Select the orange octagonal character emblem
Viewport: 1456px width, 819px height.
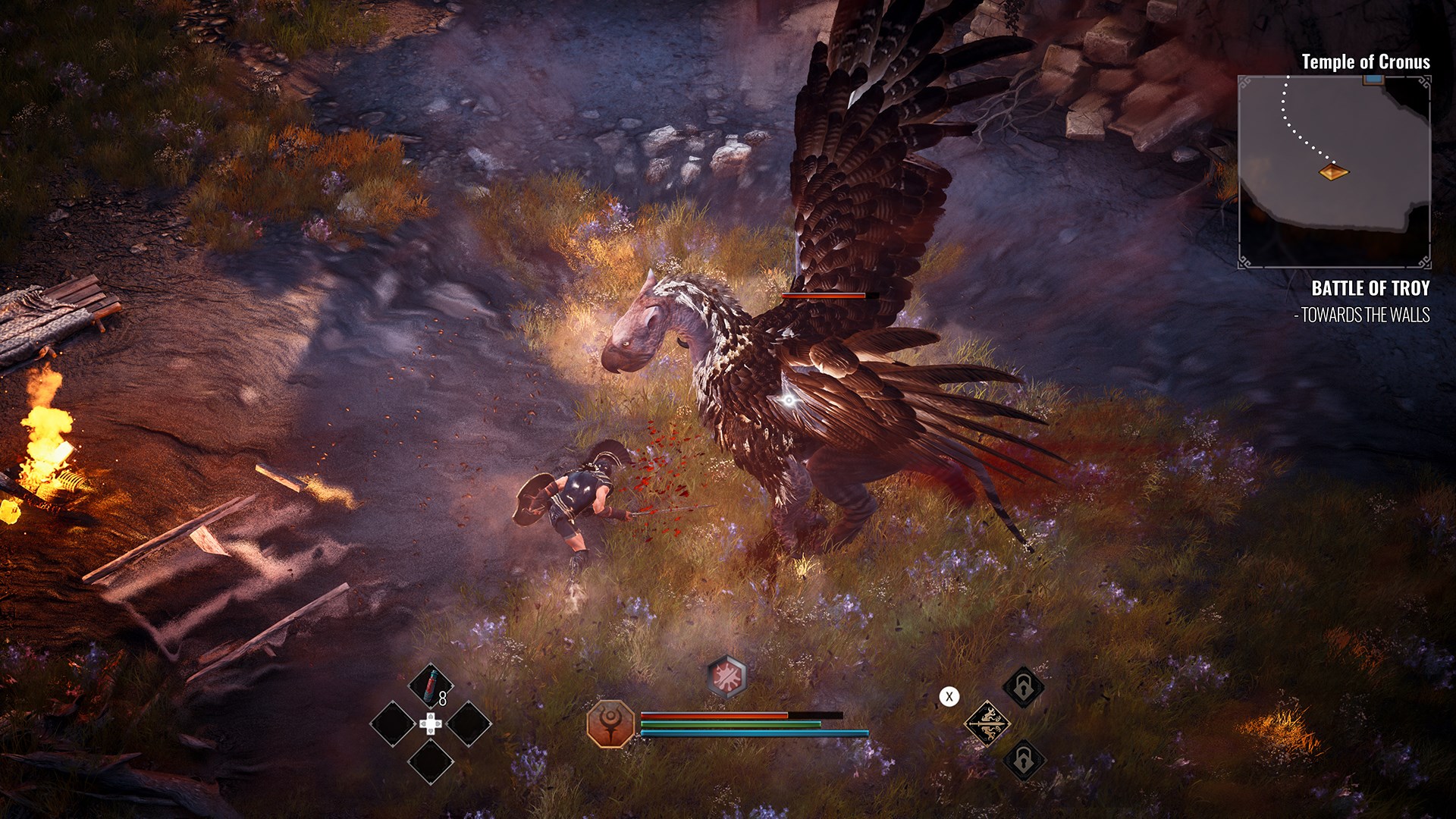[610, 724]
